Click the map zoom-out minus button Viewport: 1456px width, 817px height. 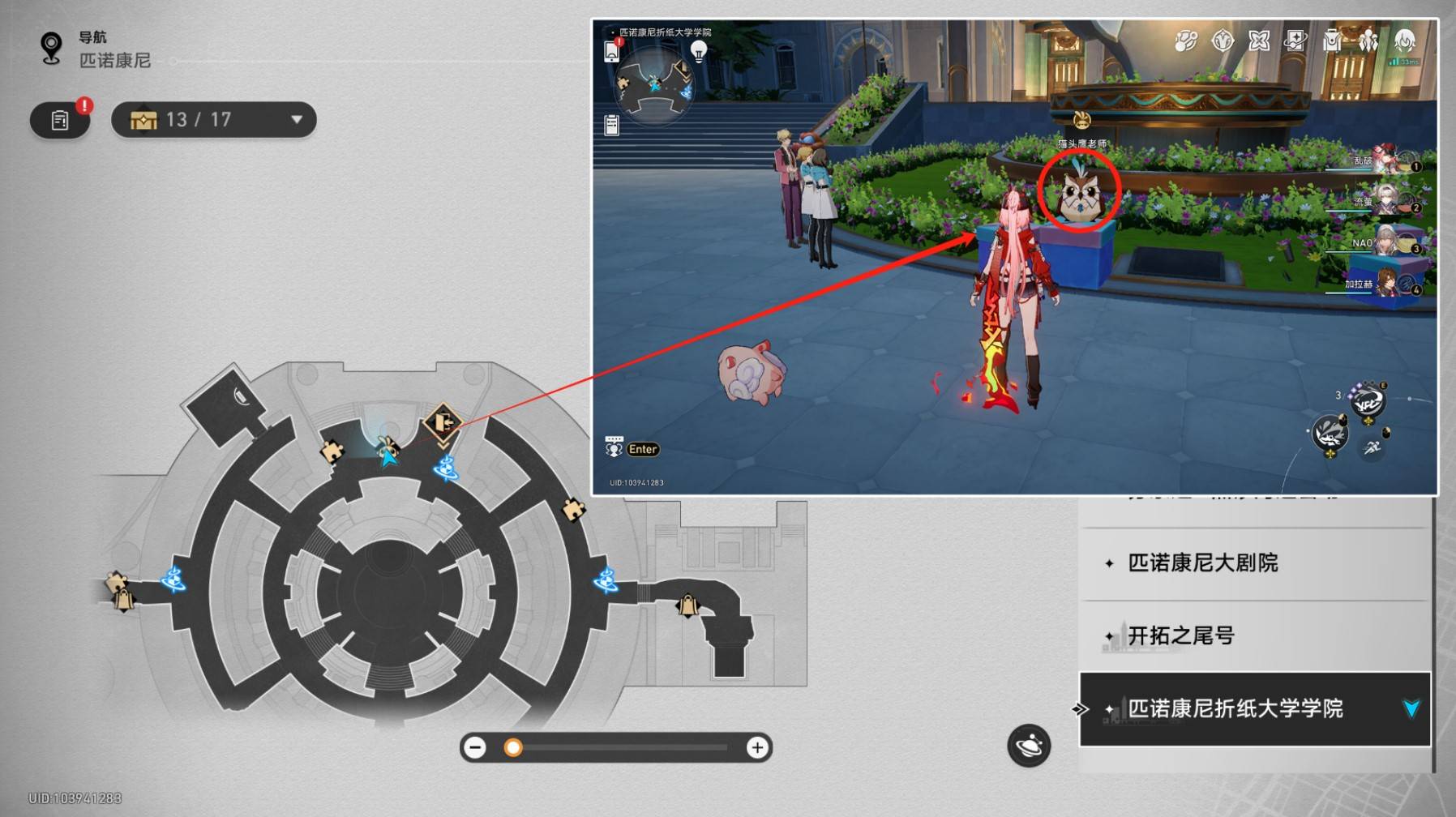476,747
